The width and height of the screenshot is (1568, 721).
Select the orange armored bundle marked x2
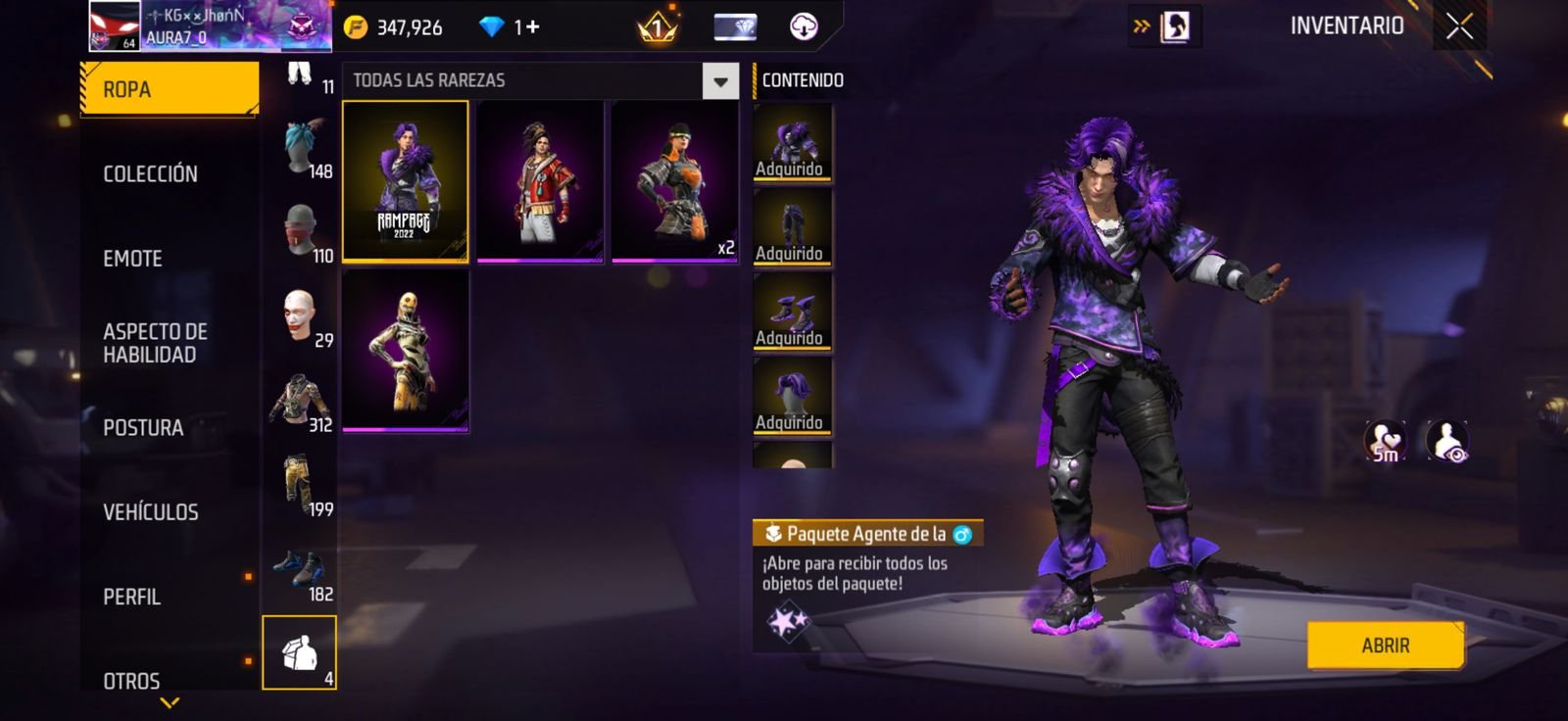[x=674, y=181]
